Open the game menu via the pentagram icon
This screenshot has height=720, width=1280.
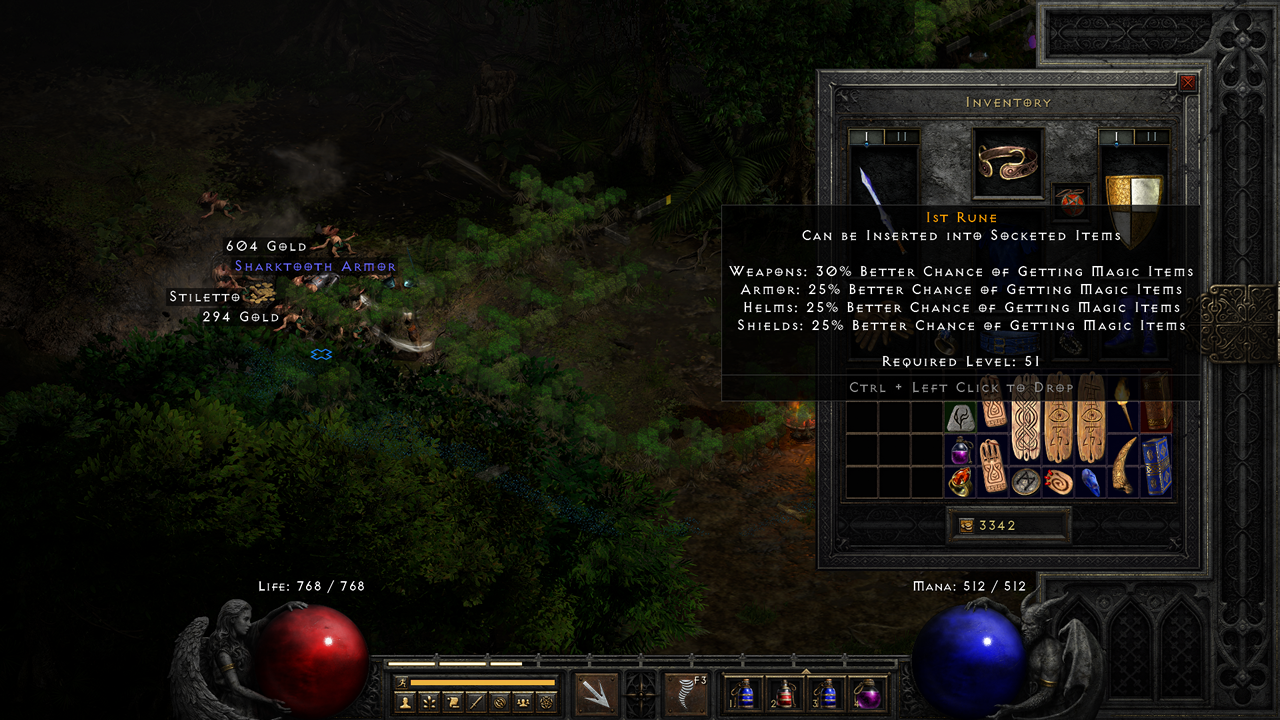(546, 700)
